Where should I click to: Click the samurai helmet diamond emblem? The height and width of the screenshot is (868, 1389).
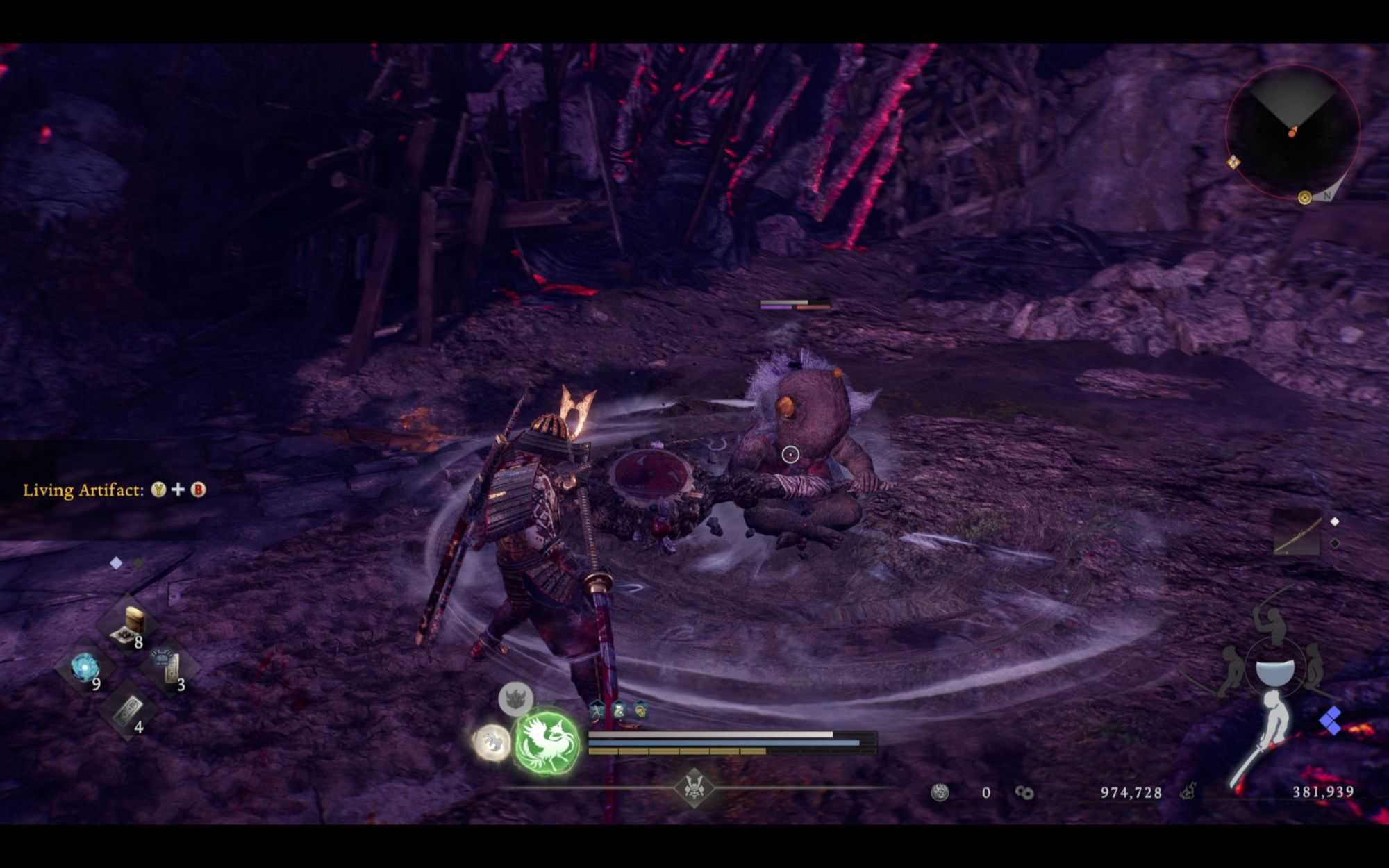pos(694,787)
